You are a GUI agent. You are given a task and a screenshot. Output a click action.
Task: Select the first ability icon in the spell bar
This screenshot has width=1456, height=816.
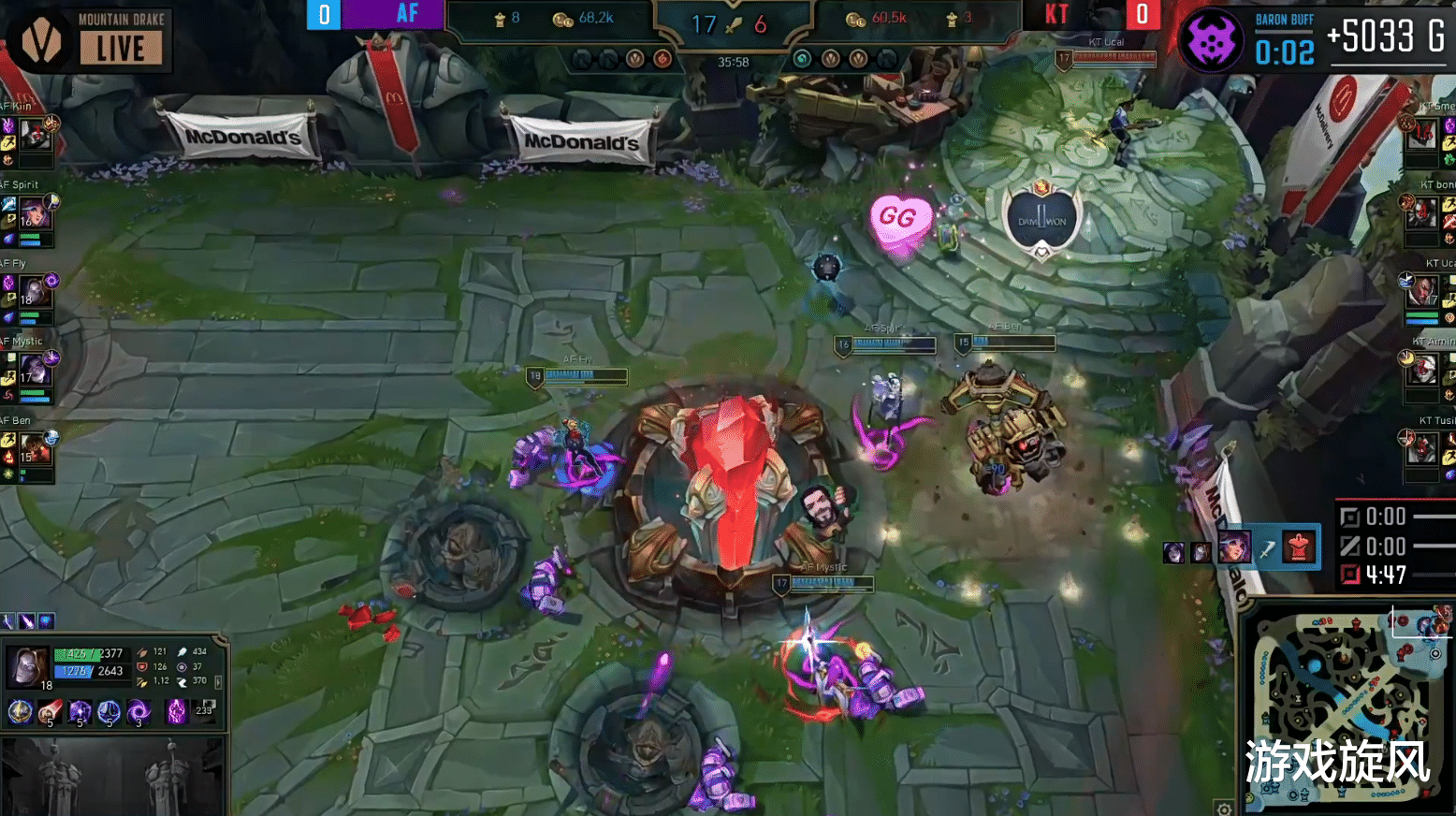click(21, 711)
